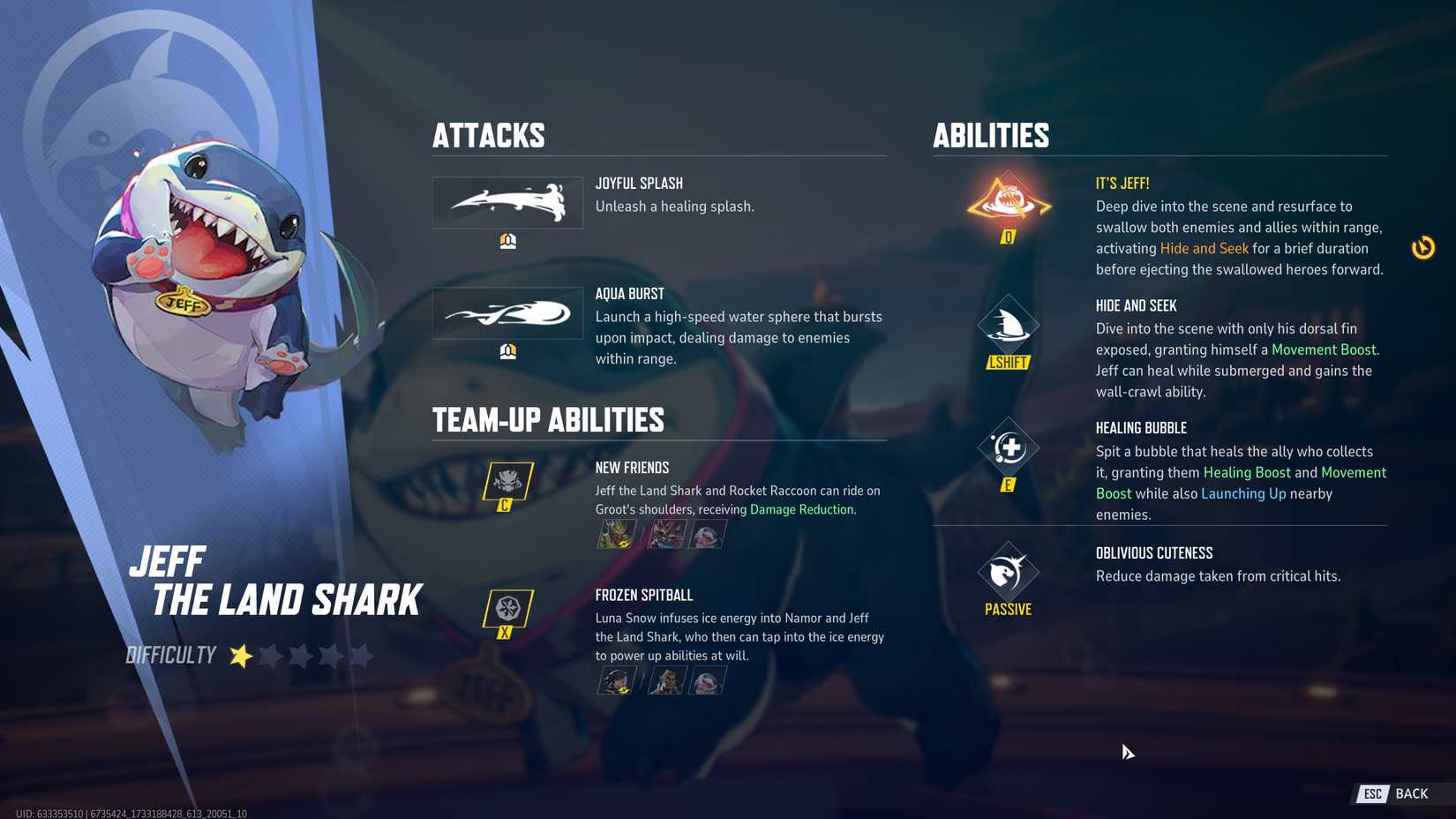Open the Hide and Seek green link
This screenshot has height=819, width=1456.
click(x=1204, y=248)
